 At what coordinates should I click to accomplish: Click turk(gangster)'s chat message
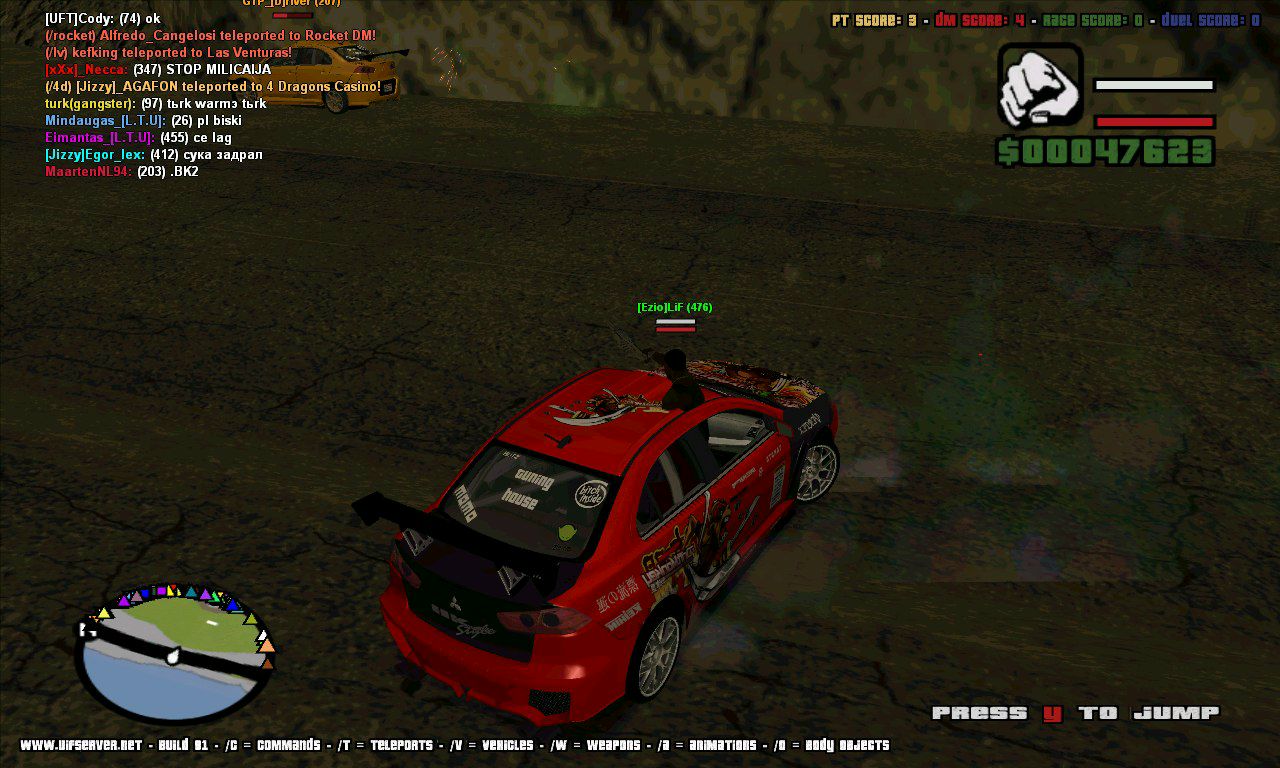(x=155, y=104)
